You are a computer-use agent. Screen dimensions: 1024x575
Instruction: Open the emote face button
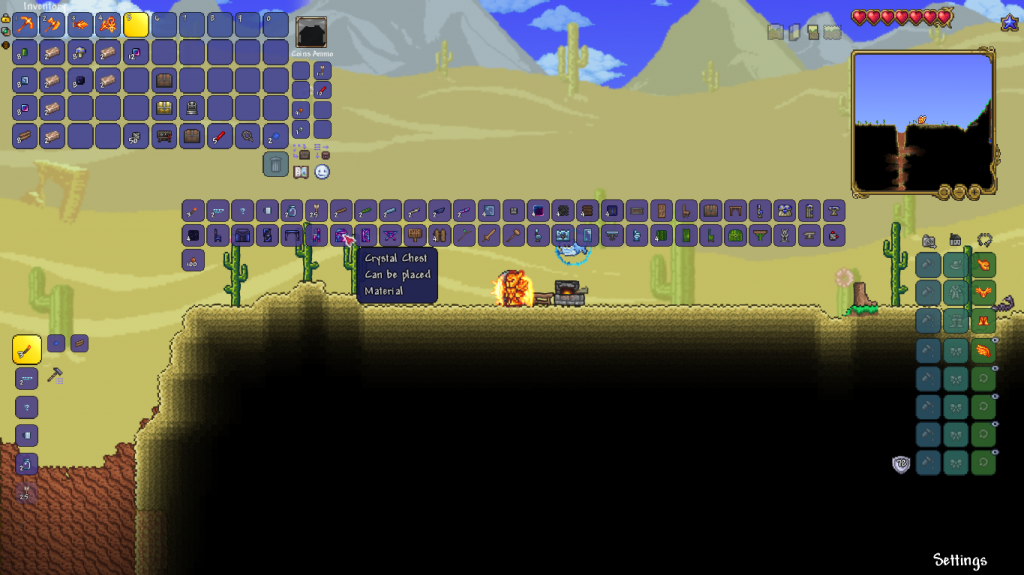322,172
